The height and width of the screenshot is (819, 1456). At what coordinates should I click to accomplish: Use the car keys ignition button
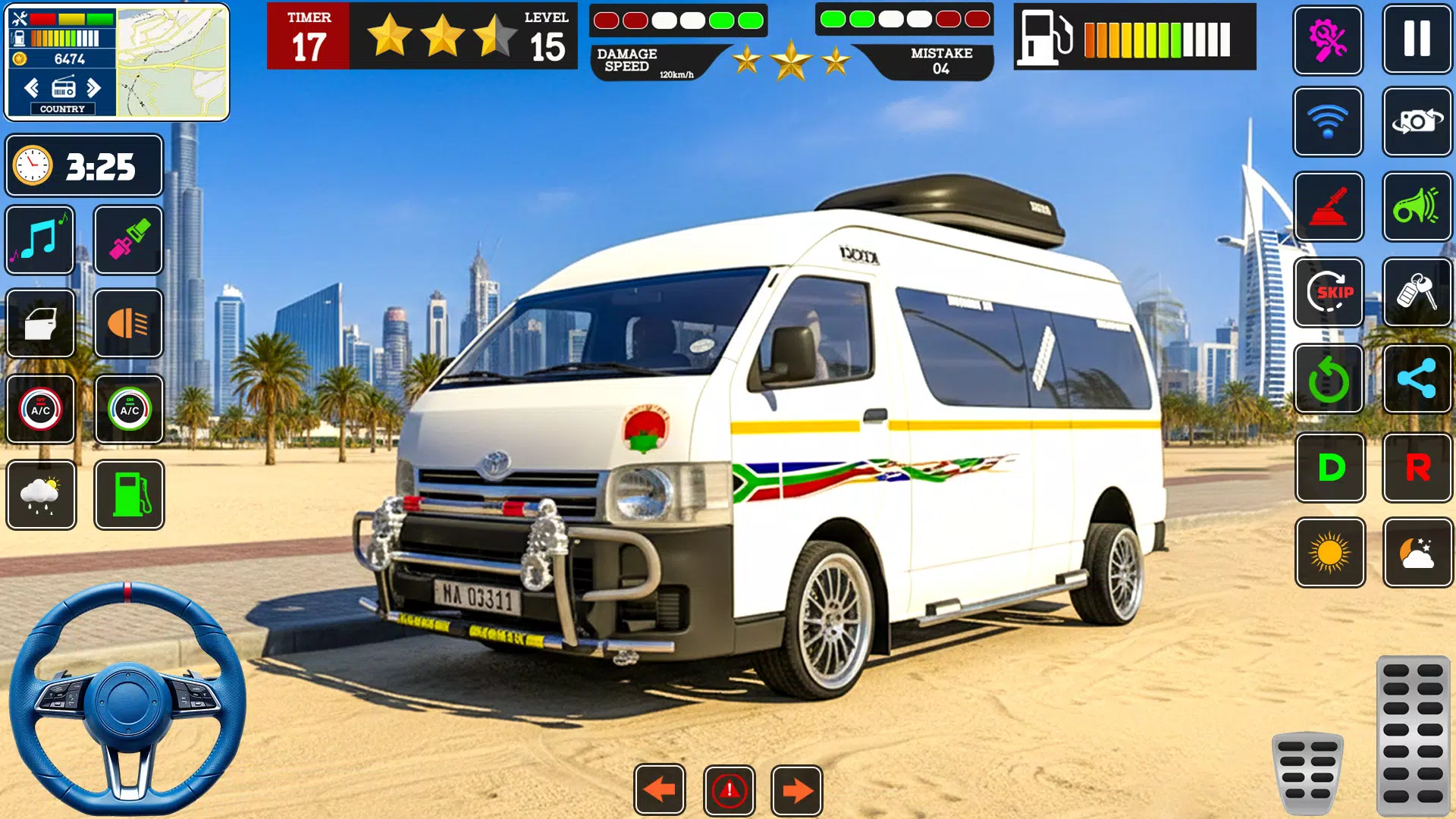(x=1417, y=292)
